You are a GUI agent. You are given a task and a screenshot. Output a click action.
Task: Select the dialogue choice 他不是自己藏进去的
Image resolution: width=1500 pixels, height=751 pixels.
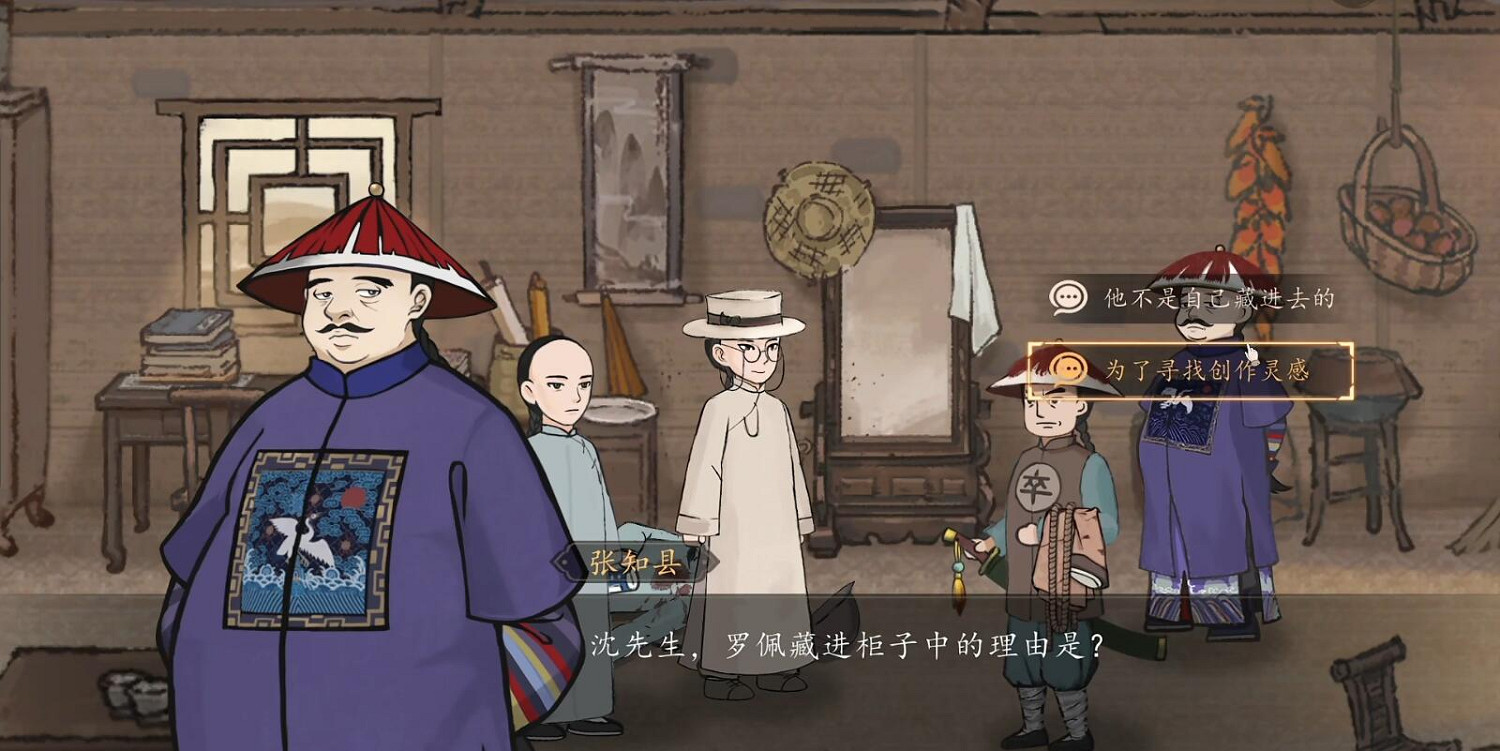1190,295
